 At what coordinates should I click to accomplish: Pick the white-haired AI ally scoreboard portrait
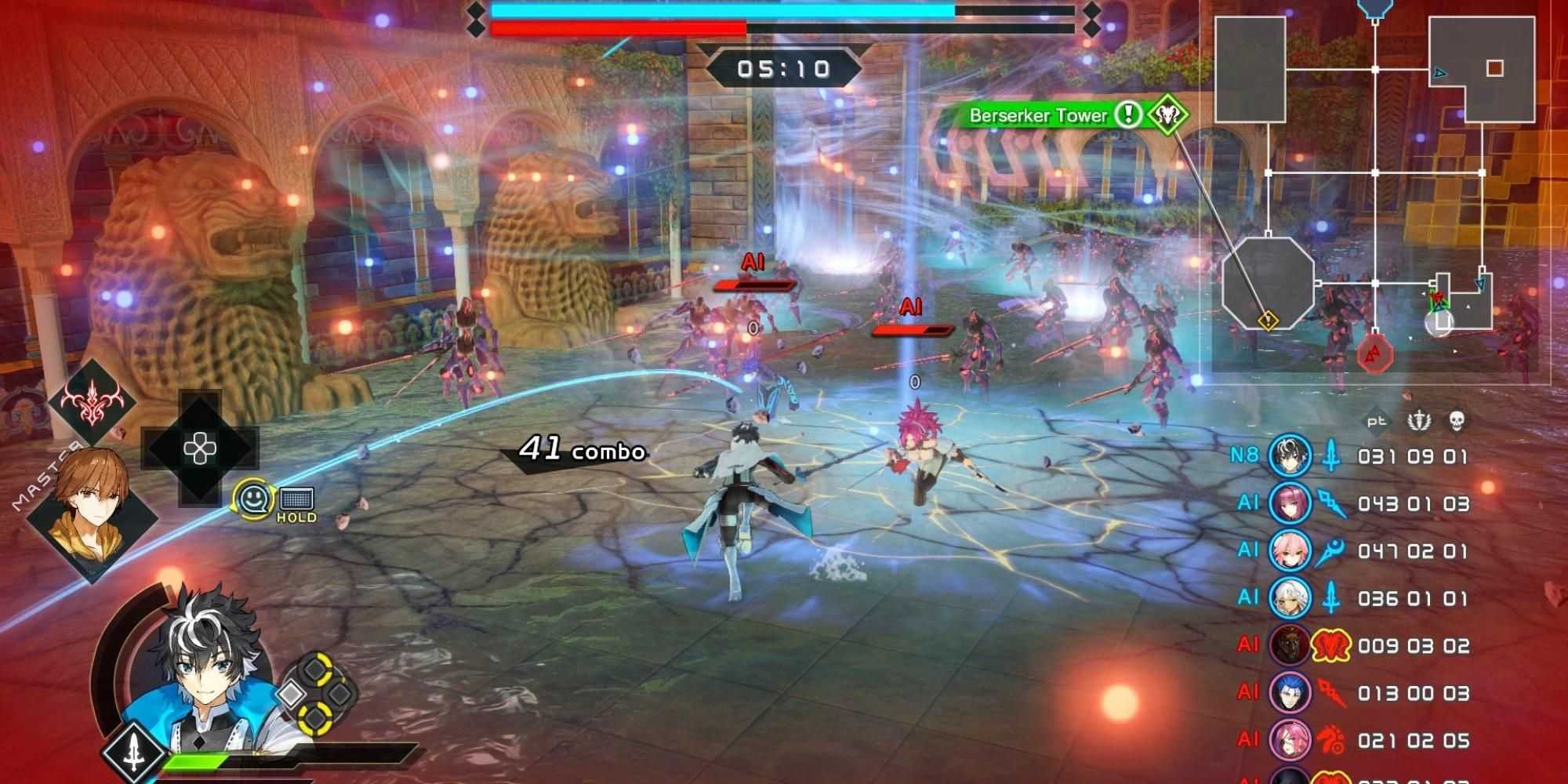1290,598
